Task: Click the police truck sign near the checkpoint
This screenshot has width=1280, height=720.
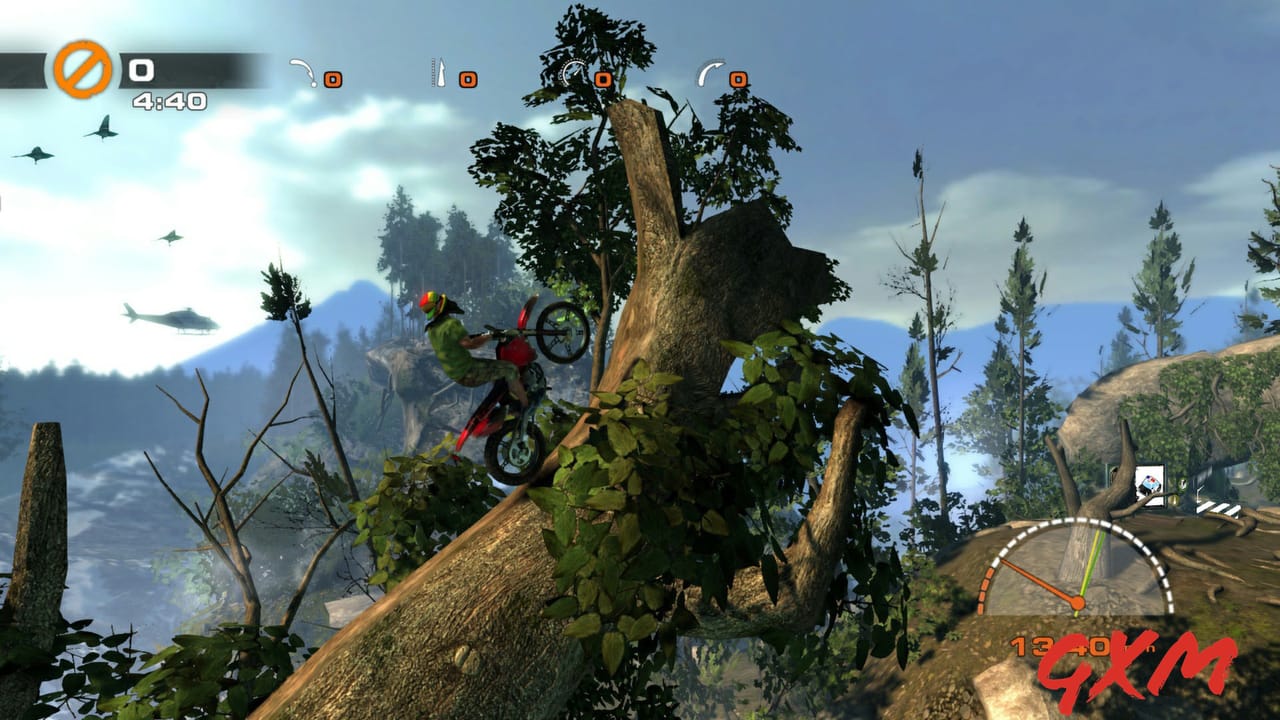Action: point(1148,482)
